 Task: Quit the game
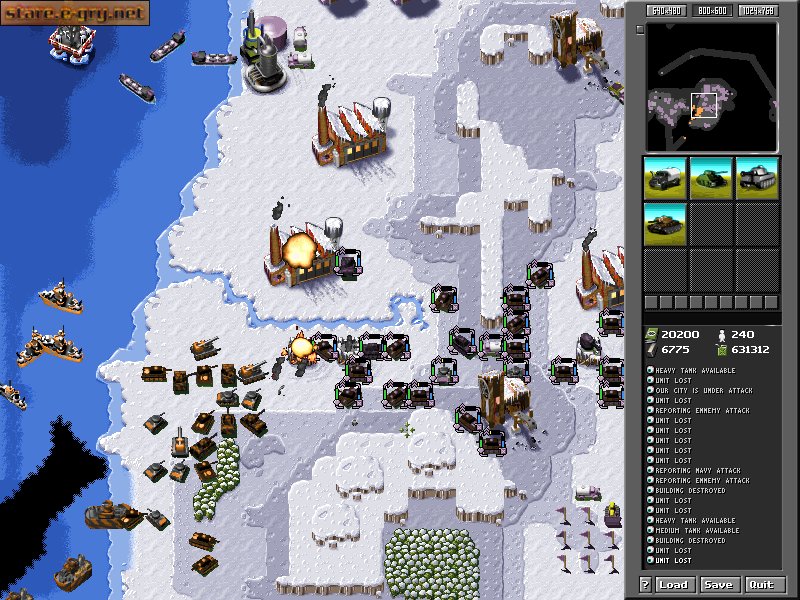click(761, 585)
